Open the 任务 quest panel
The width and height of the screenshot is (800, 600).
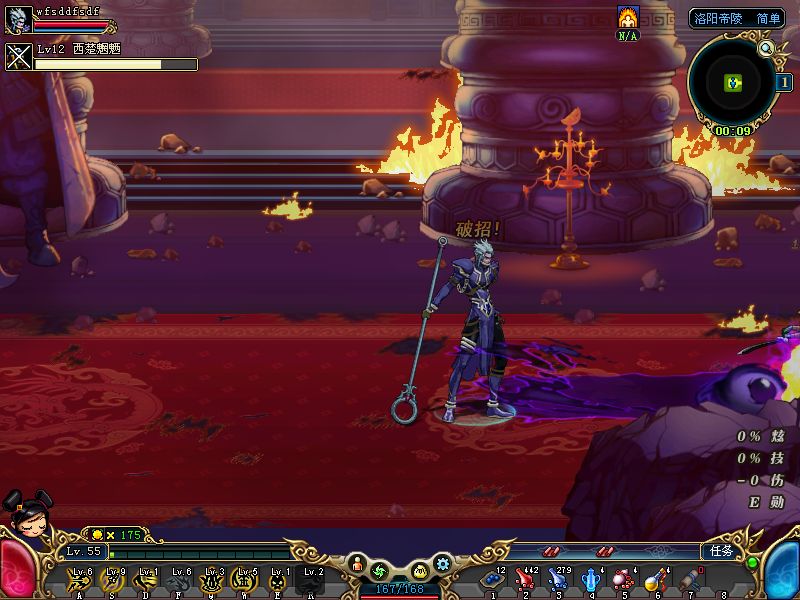click(721, 551)
